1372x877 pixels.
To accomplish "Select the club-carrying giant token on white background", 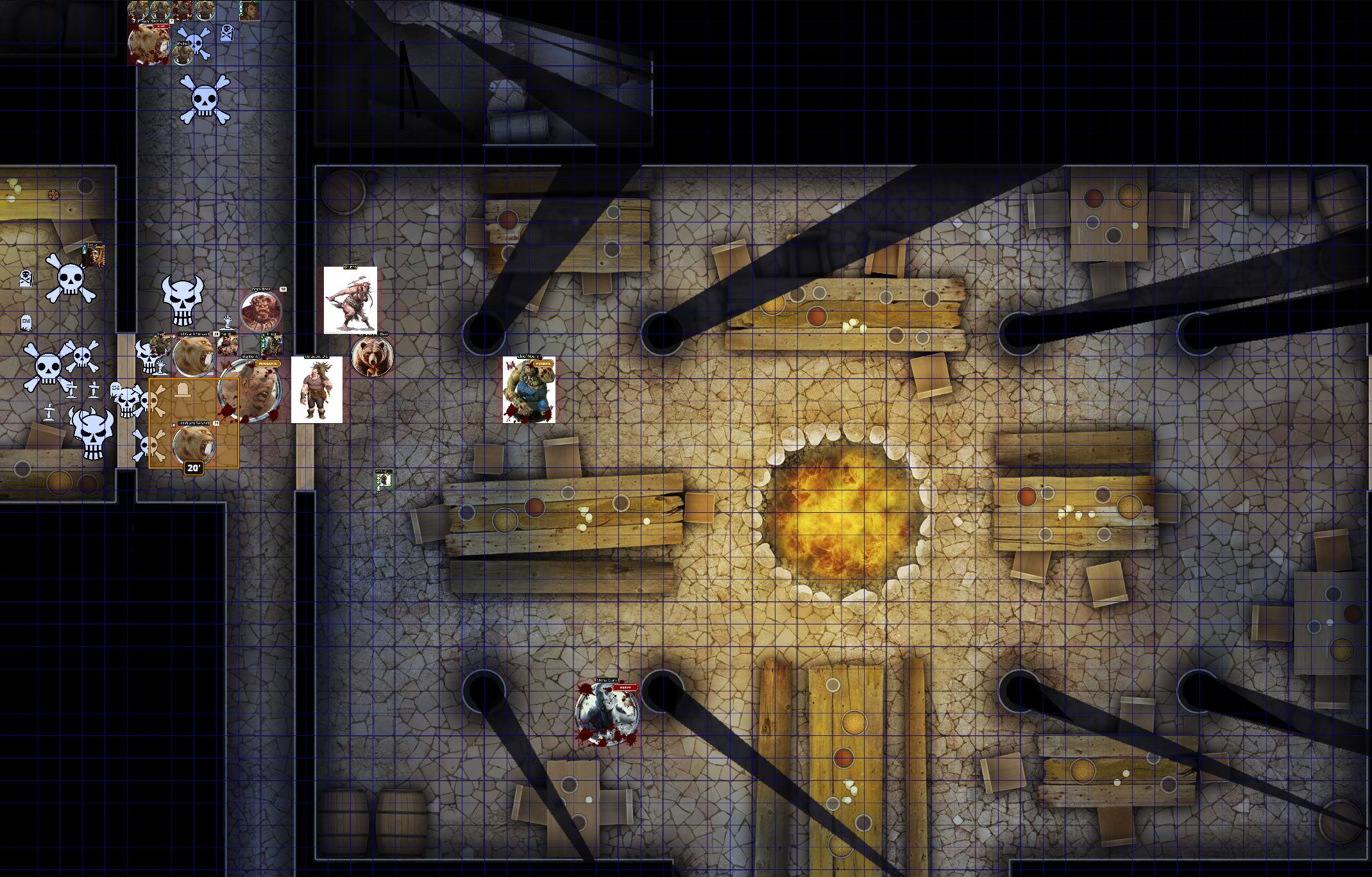I will coord(316,390).
